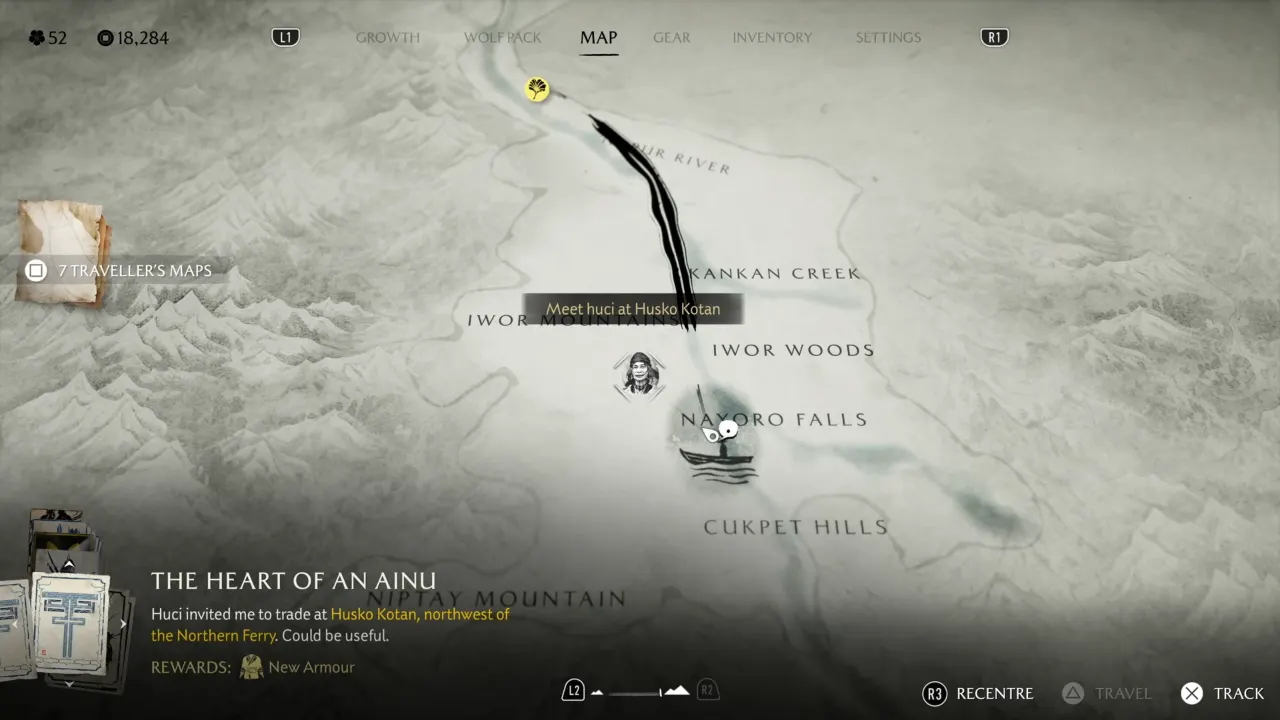Click the L1 shoulder button icon
Viewport: 1280px width, 720px height.
pyautogui.click(x=285, y=36)
